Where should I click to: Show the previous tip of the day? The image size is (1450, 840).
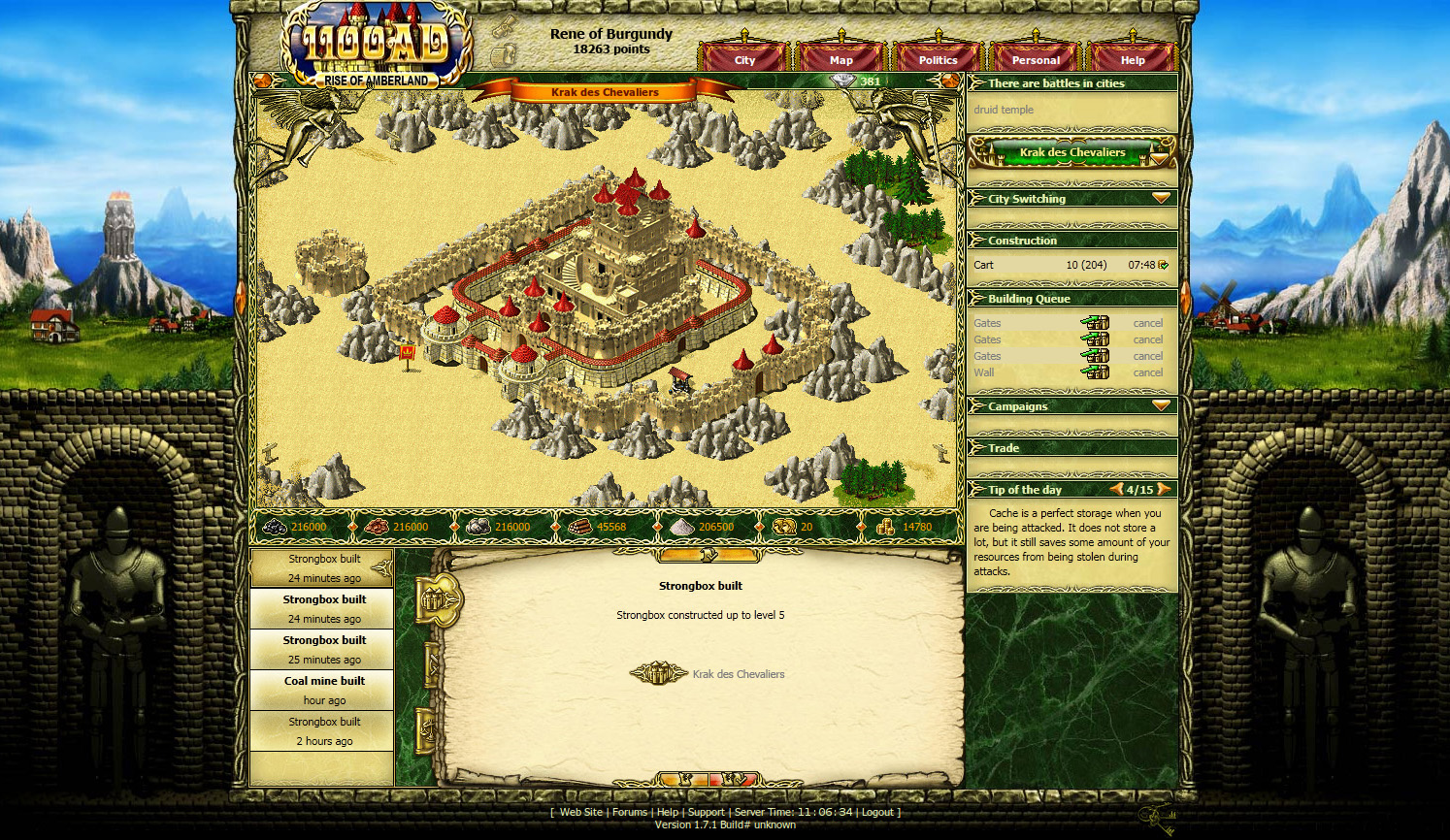click(1117, 489)
